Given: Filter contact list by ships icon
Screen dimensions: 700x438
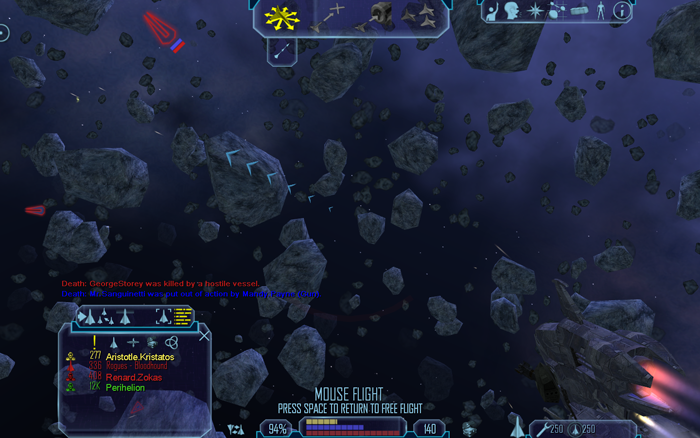Looking at the screenshot, I should [x=114, y=342].
